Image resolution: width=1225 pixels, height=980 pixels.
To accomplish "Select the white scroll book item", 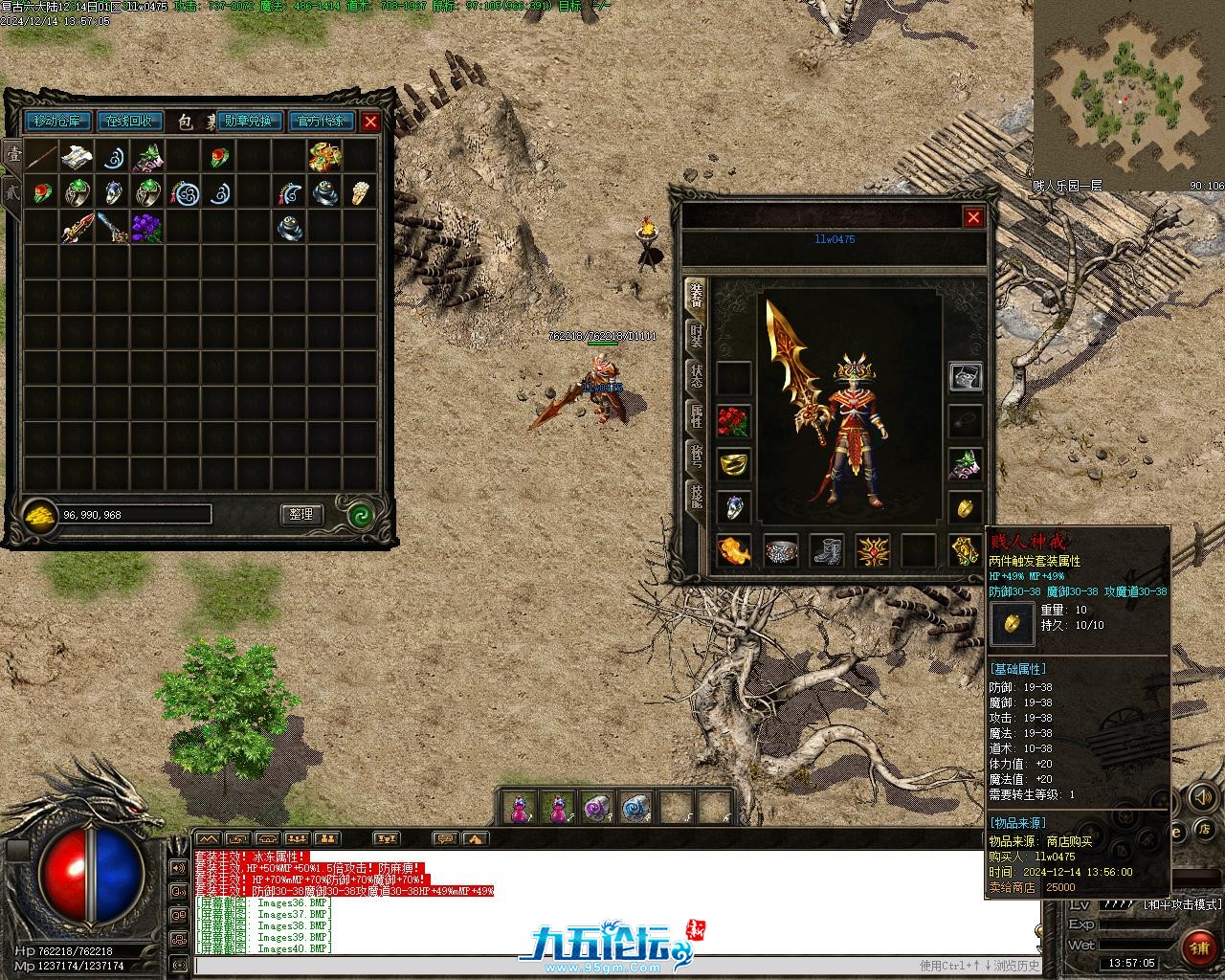I will click(77, 156).
